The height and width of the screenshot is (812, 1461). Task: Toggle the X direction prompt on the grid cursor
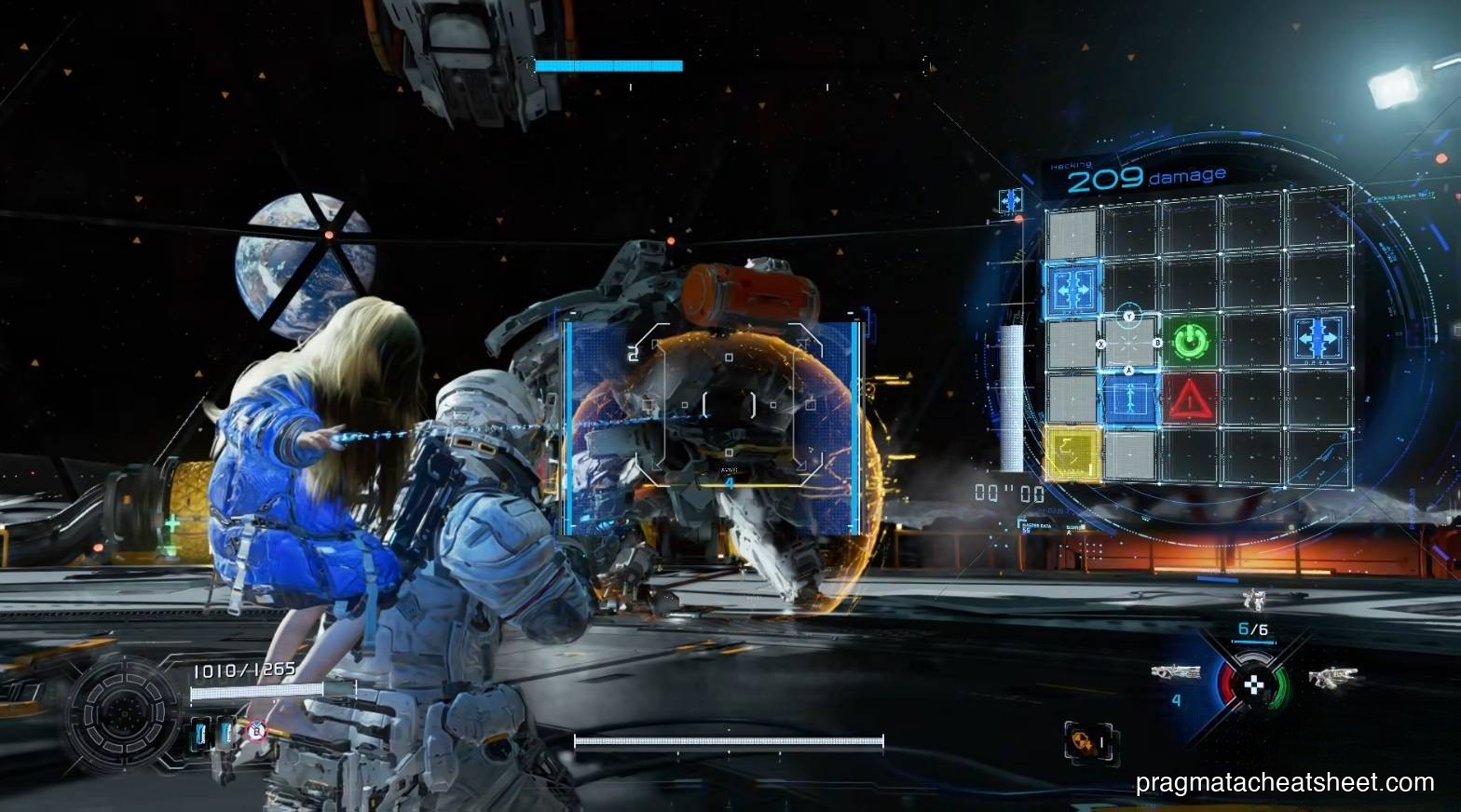click(x=1099, y=345)
